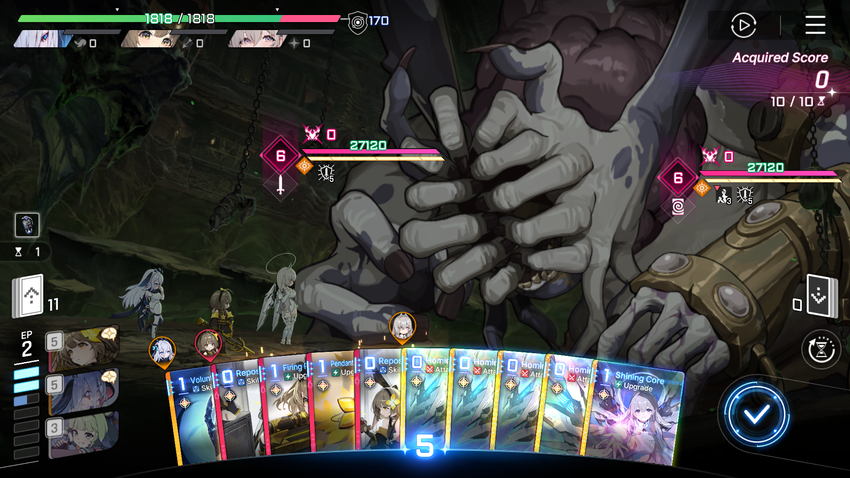This screenshot has width=850, height=478.
Task: Confirm end turn with the checkmark button
Action: tap(757, 413)
